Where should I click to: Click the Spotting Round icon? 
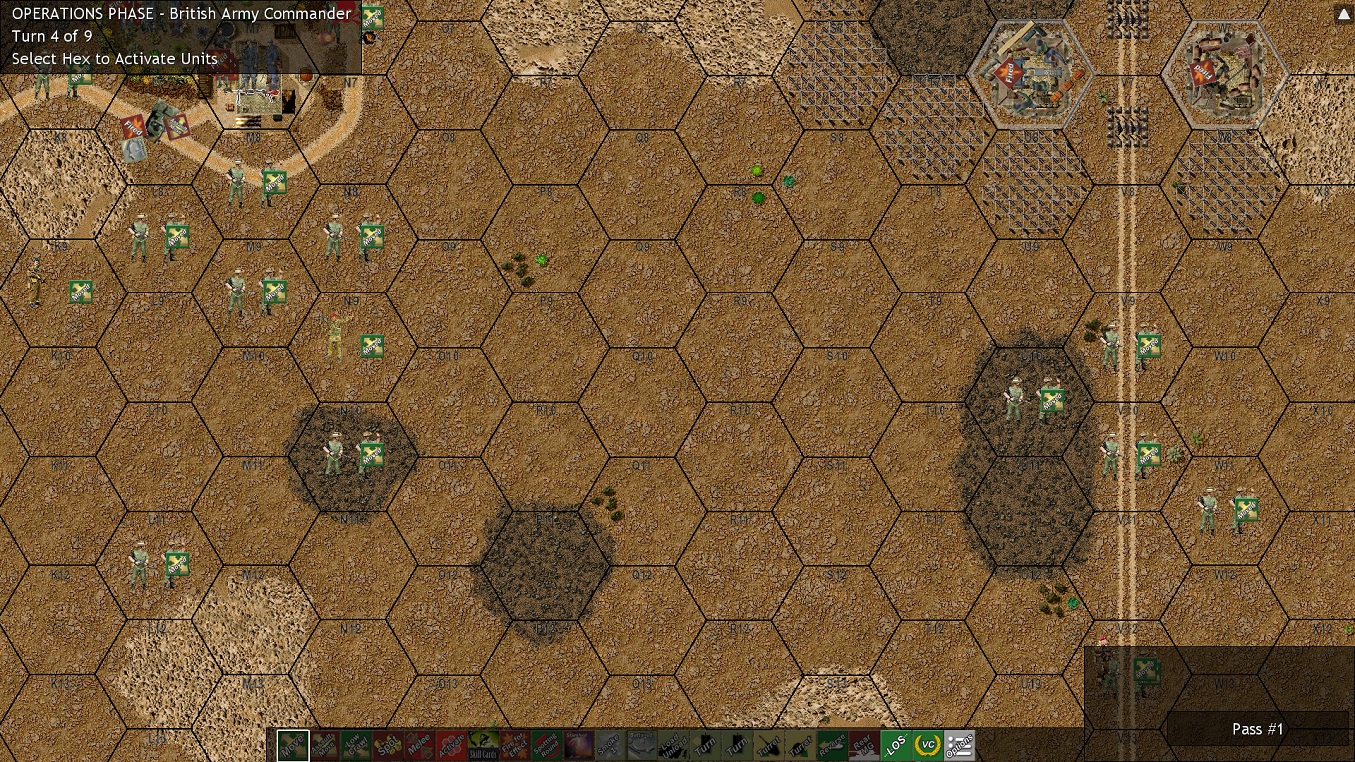[x=548, y=746]
